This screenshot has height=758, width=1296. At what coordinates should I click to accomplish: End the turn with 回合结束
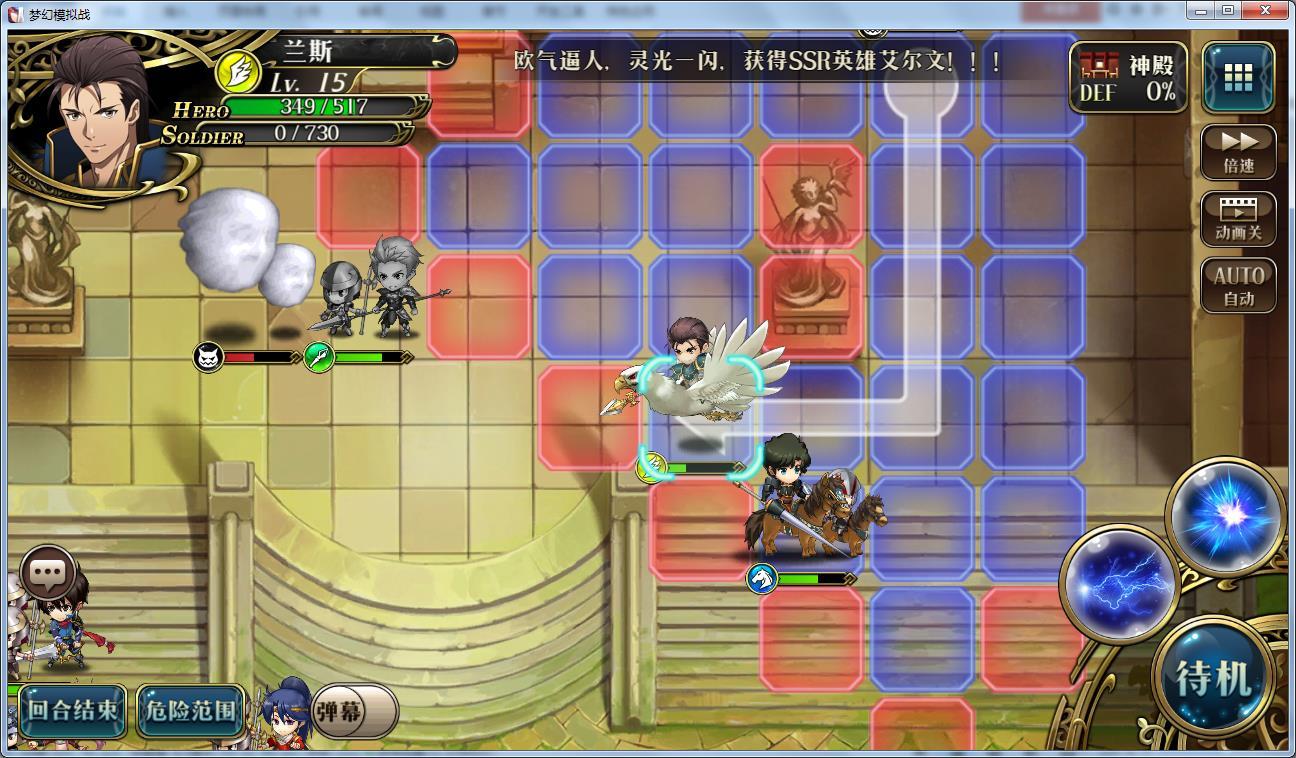coord(73,710)
